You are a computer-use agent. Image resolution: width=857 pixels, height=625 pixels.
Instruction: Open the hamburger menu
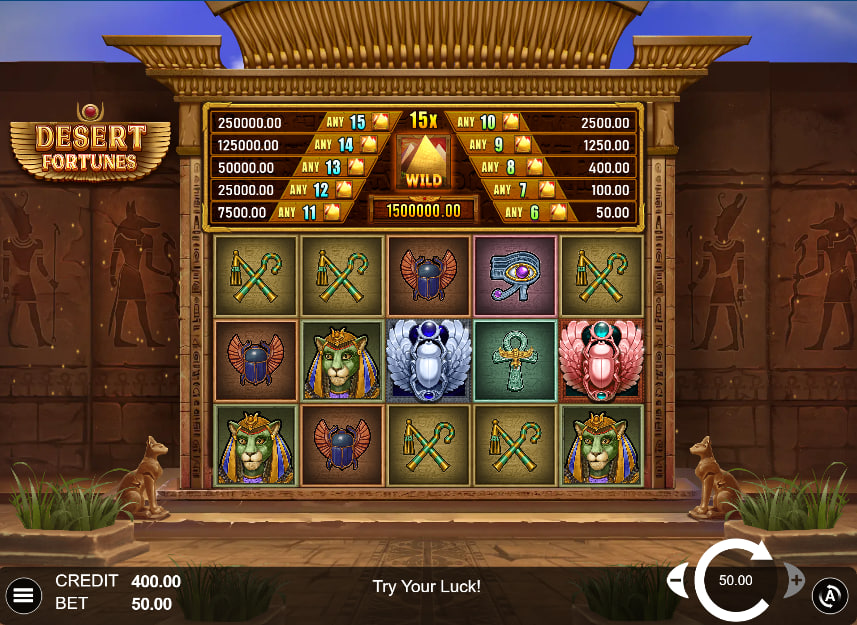(23, 596)
